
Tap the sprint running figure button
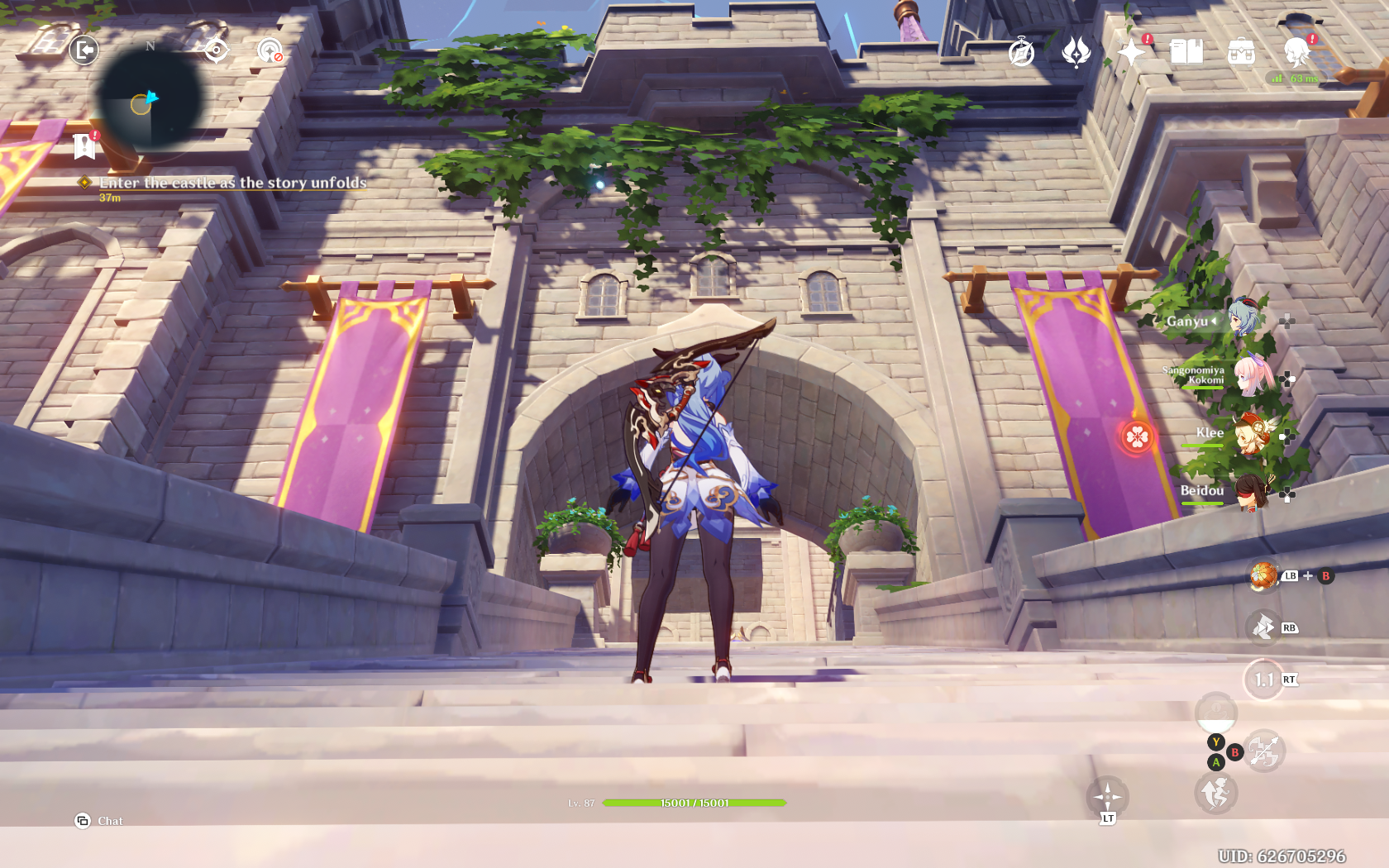click(x=1215, y=794)
